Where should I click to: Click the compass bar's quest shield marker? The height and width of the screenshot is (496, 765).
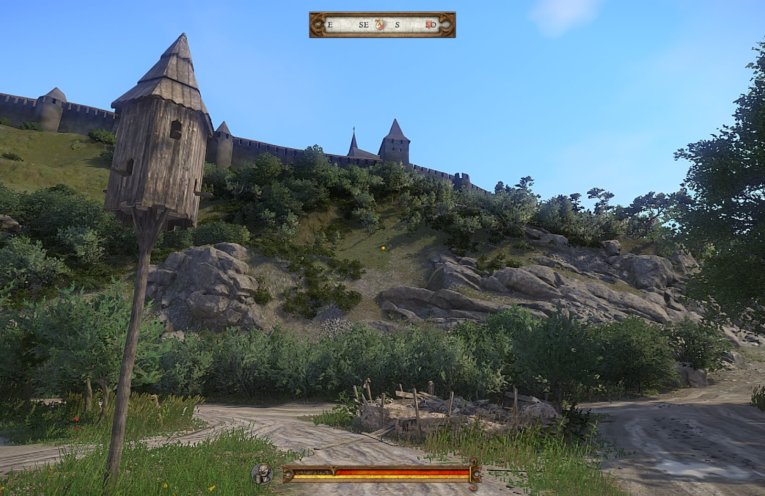[x=380, y=24]
